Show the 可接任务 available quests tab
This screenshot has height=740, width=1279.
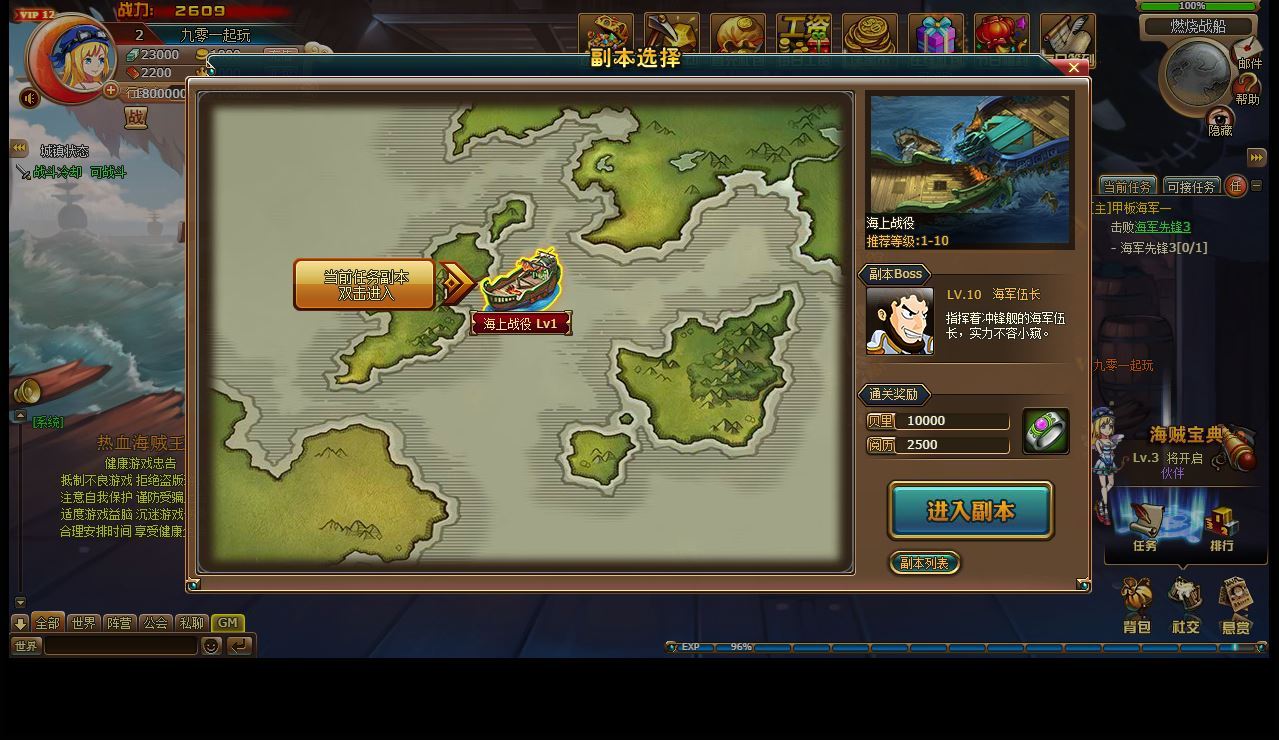click(1190, 187)
